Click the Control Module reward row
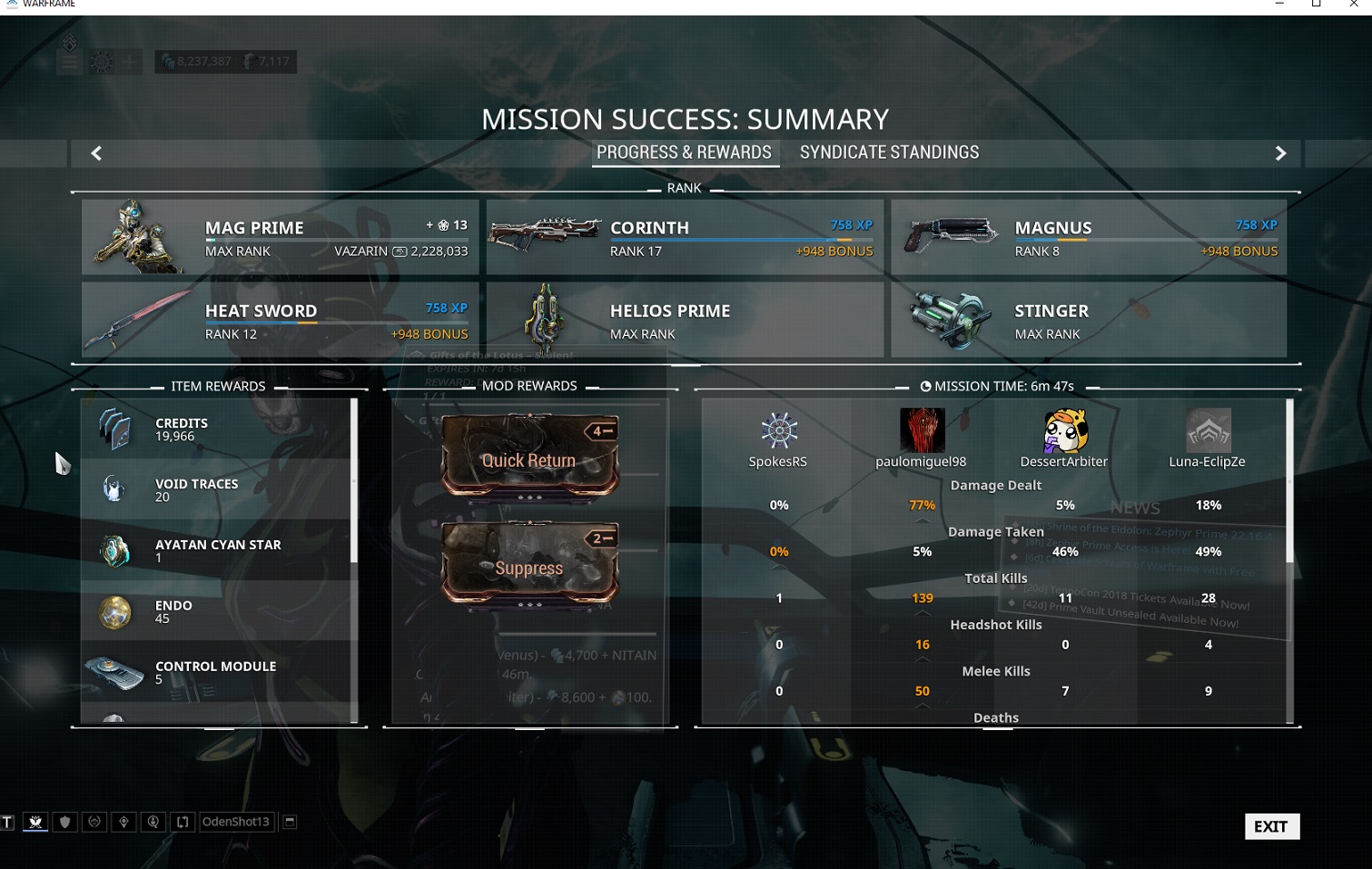The height and width of the screenshot is (869, 1372). pyautogui.click(x=216, y=672)
